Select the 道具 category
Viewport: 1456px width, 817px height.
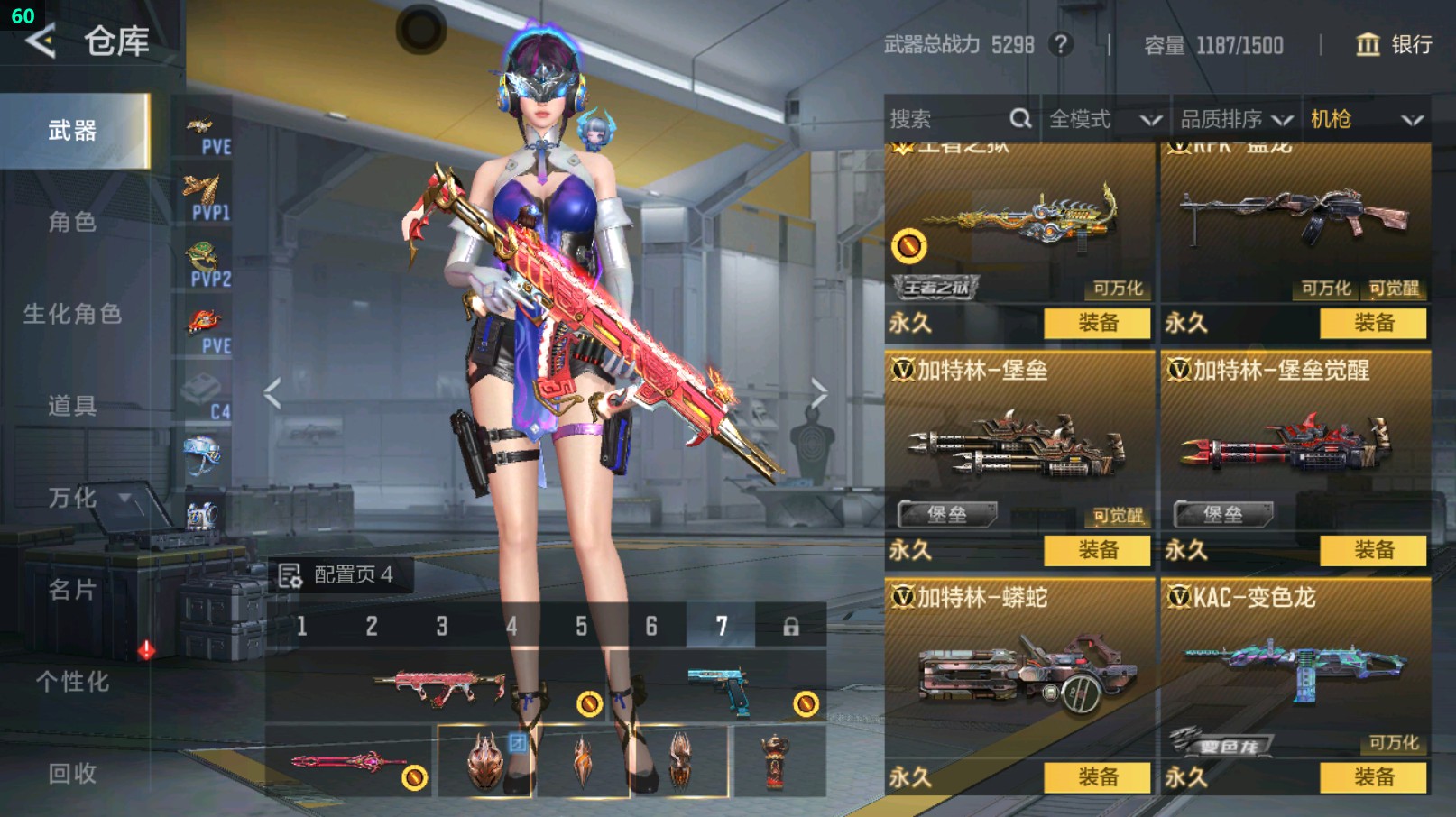tap(72, 406)
